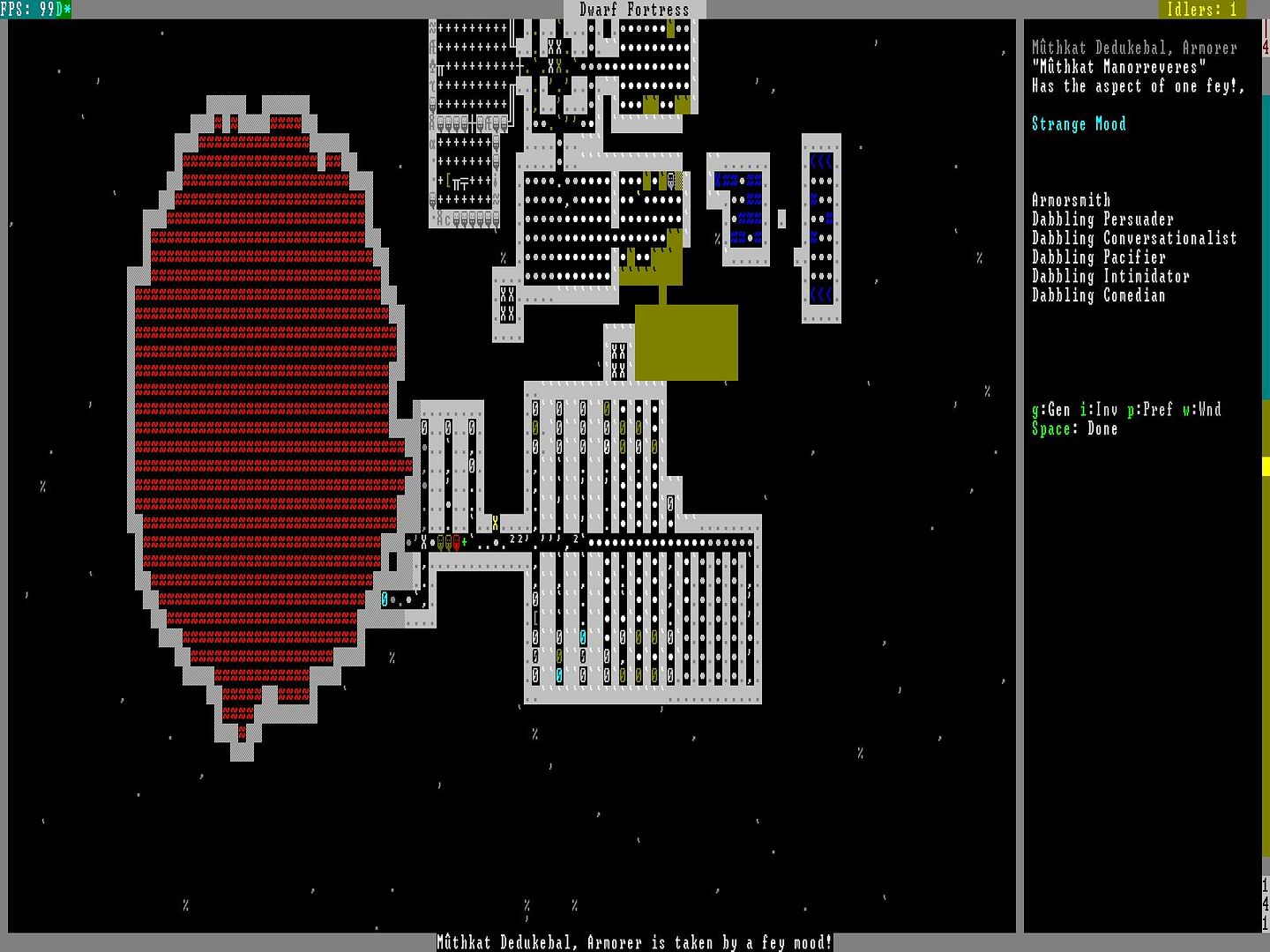The image size is (1270, 952).
Task: Select the Strange Mood status line
Action: 1079,124
